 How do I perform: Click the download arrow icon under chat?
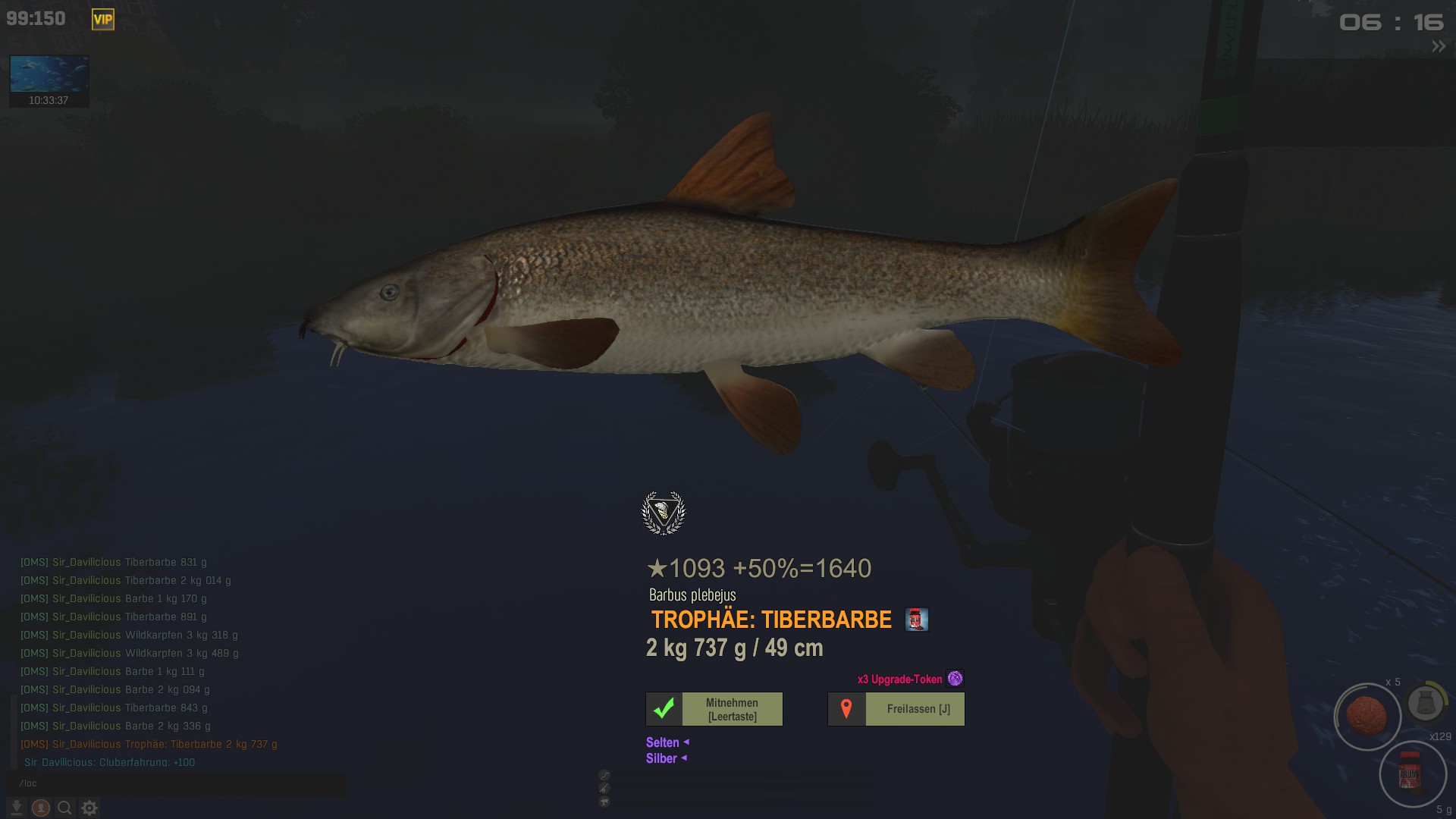click(x=17, y=808)
